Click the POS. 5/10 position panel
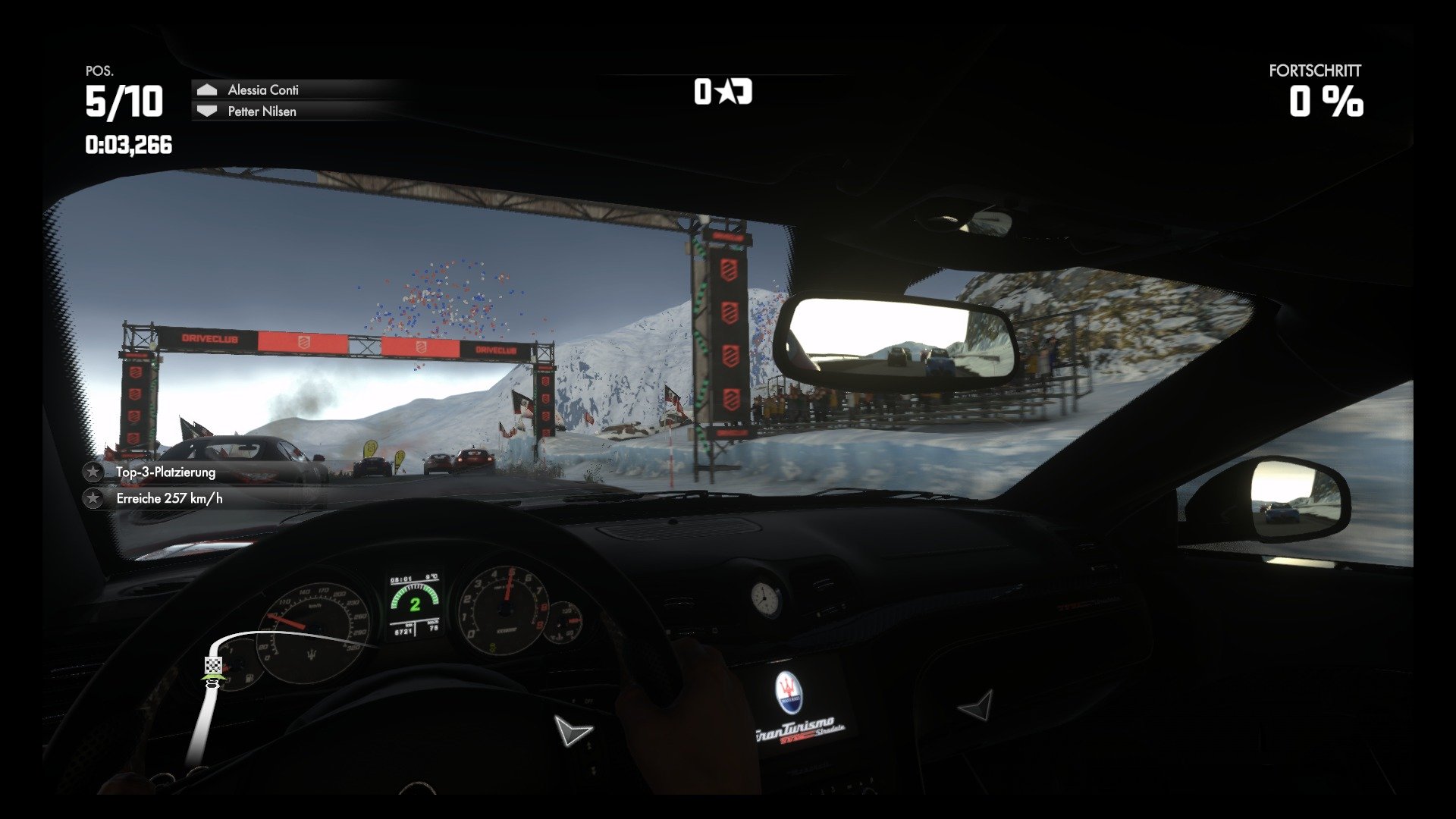The height and width of the screenshot is (819, 1456). pos(124,97)
